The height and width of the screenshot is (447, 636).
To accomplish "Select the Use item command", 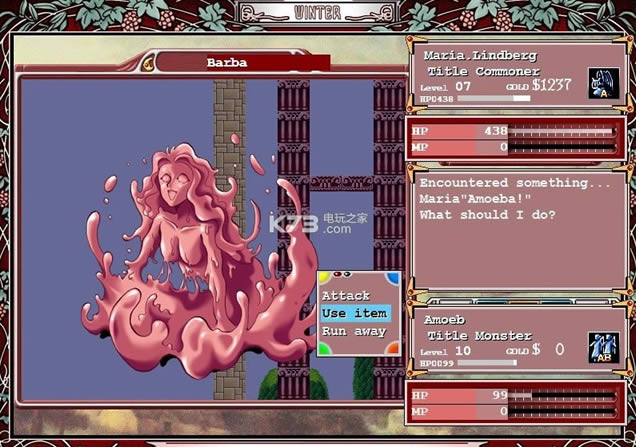I will click(354, 313).
